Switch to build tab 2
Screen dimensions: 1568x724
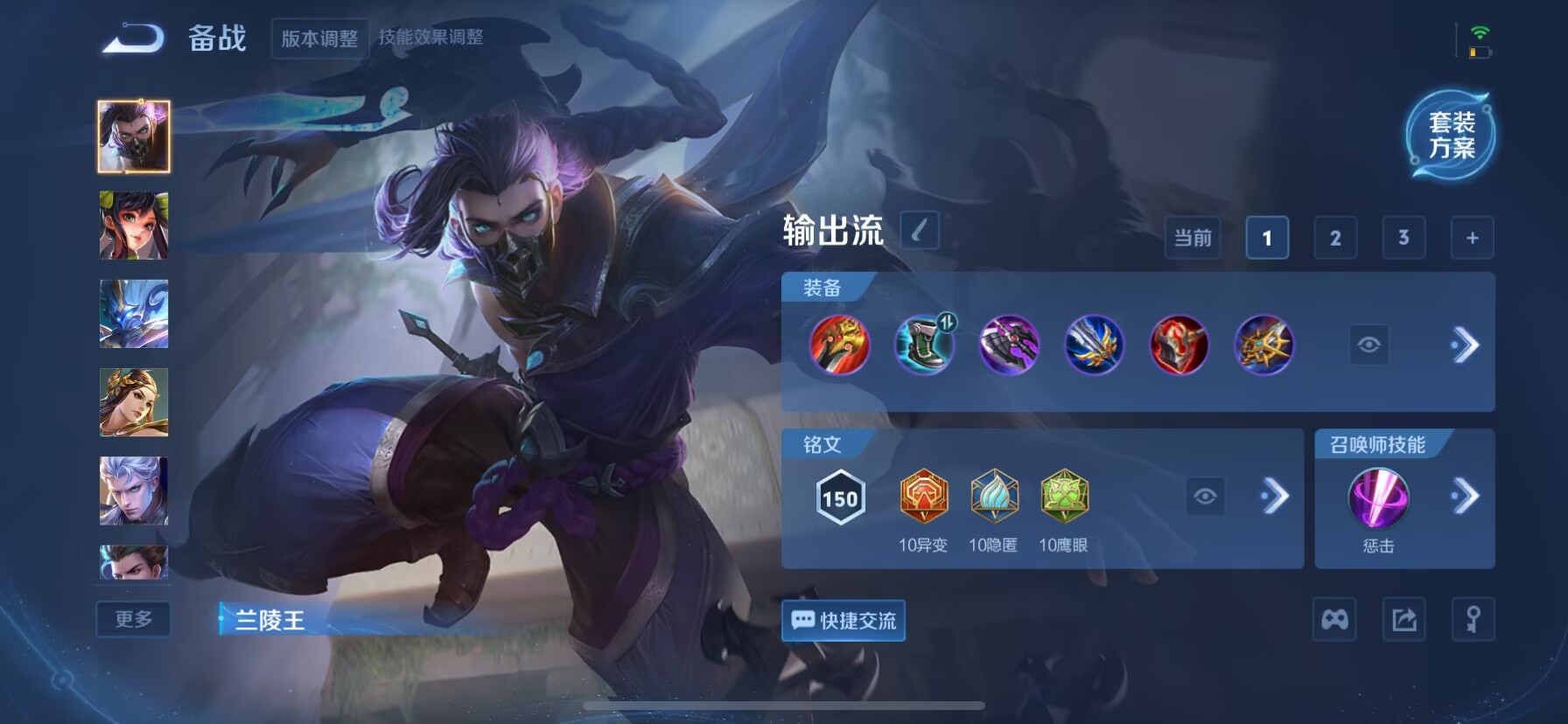pyautogui.click(x=1334, y=237)
